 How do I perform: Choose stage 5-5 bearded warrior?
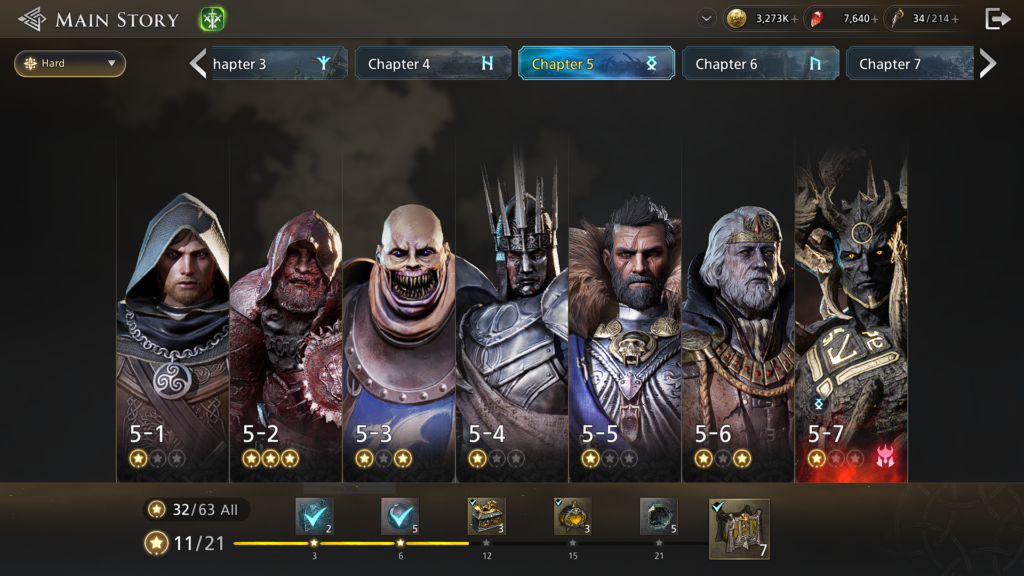pos(624,310)
